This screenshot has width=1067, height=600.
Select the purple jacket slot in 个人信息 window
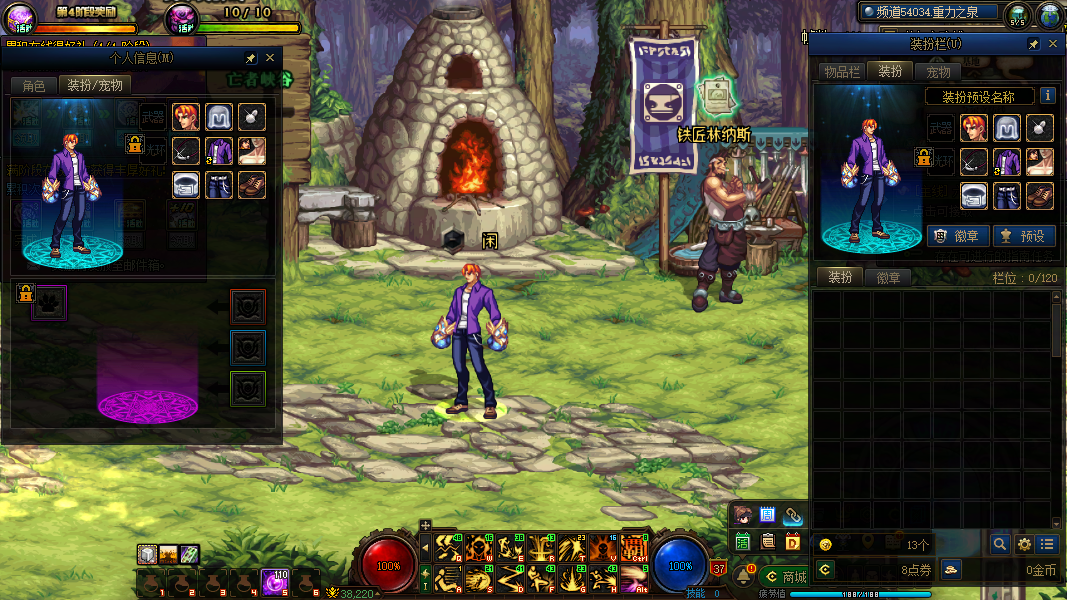click(219, 151)
